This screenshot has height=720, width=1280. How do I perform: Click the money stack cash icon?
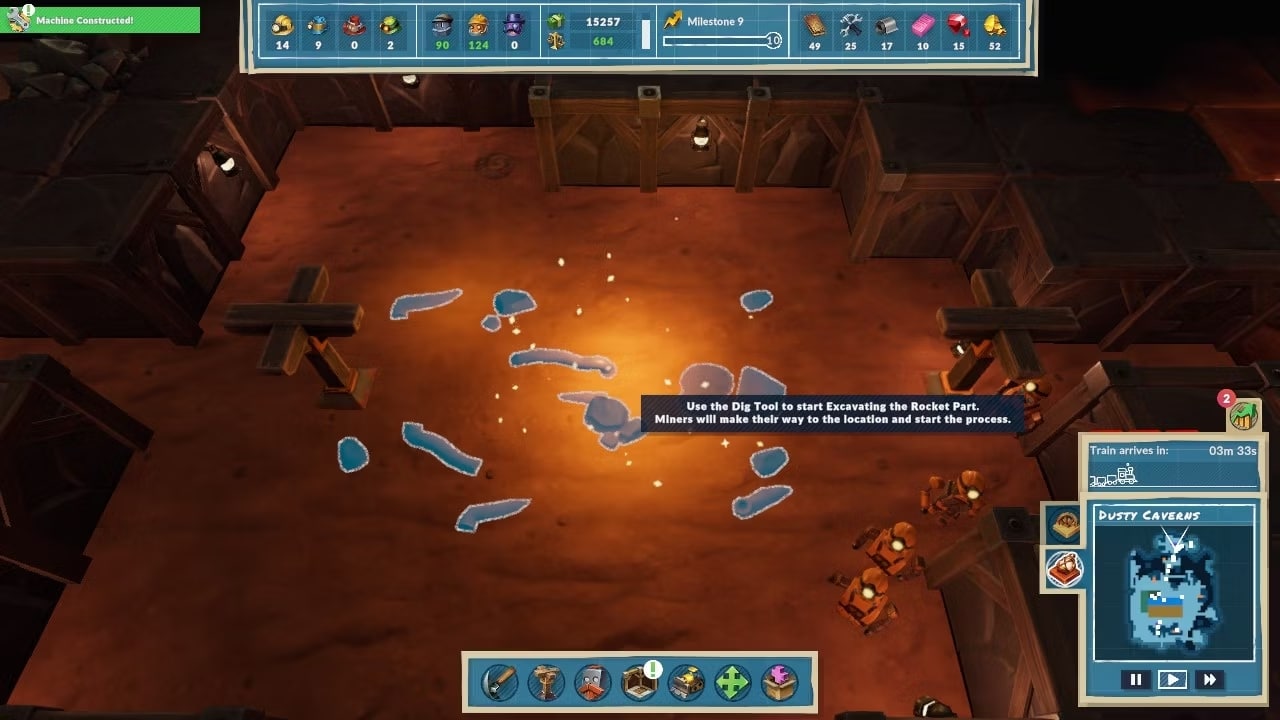click(557, 21)
